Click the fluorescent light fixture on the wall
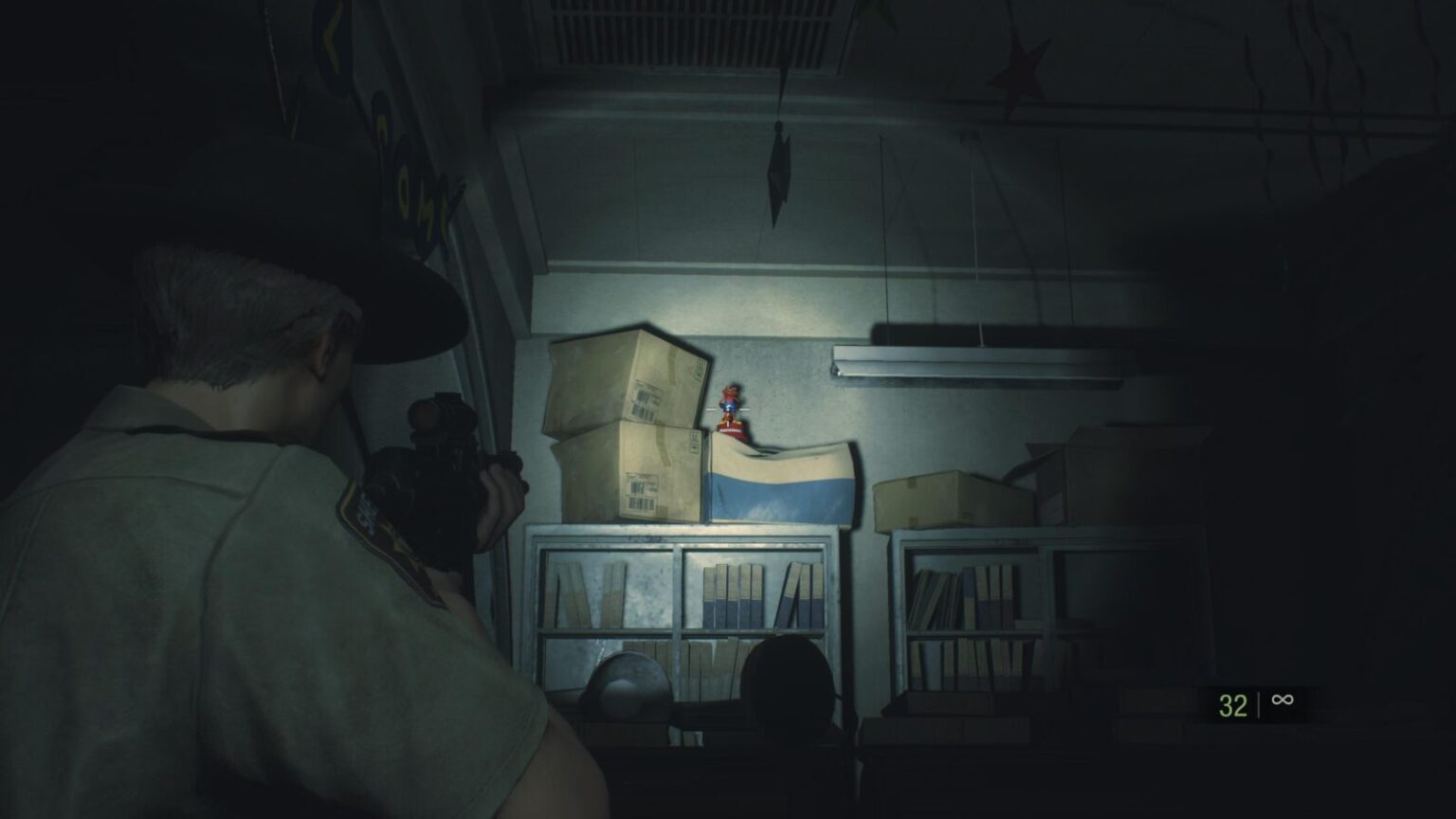1456x819 pixels. pos(976,365)
